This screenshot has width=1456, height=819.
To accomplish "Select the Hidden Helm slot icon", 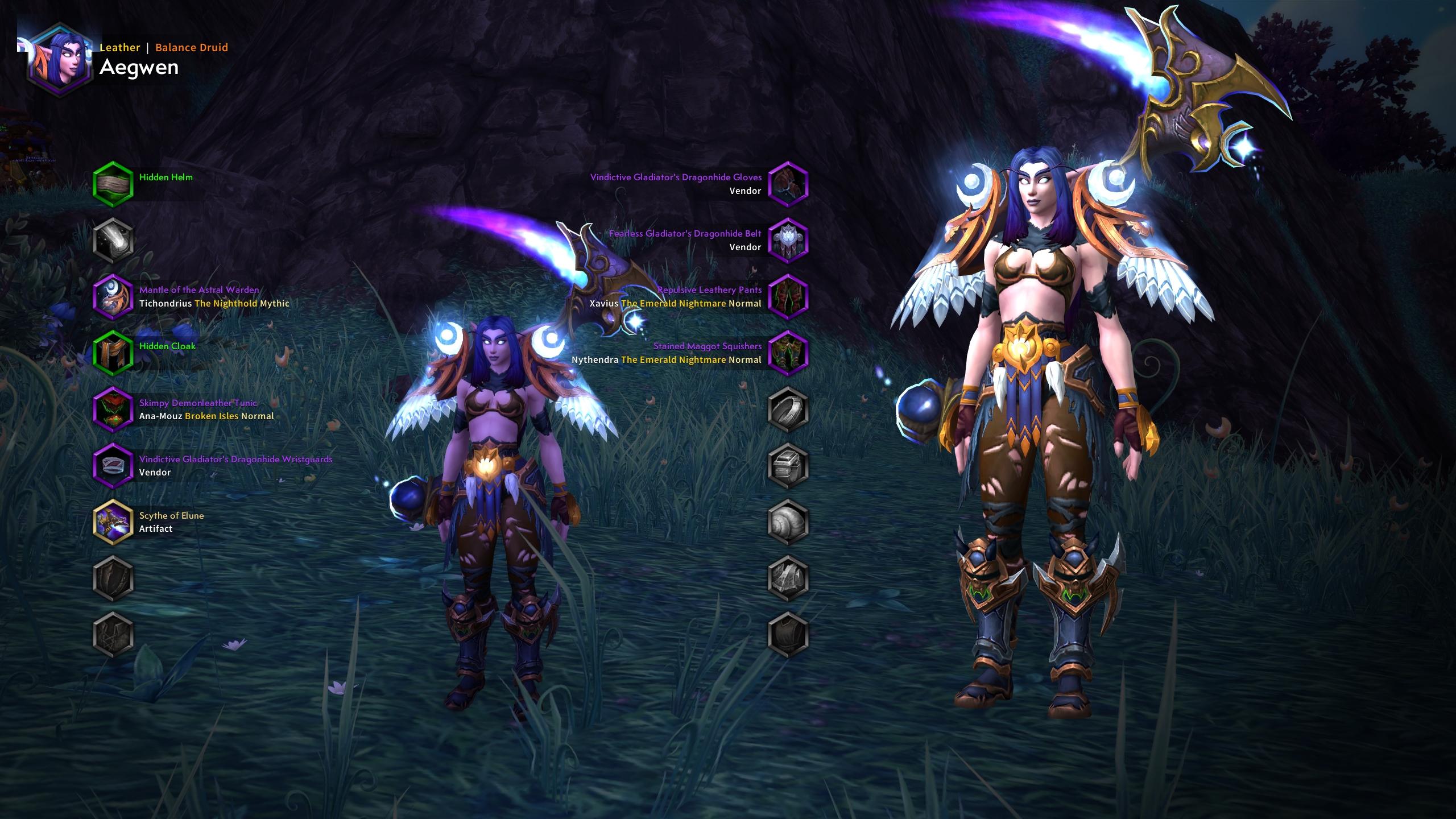I will pos(112,184).
